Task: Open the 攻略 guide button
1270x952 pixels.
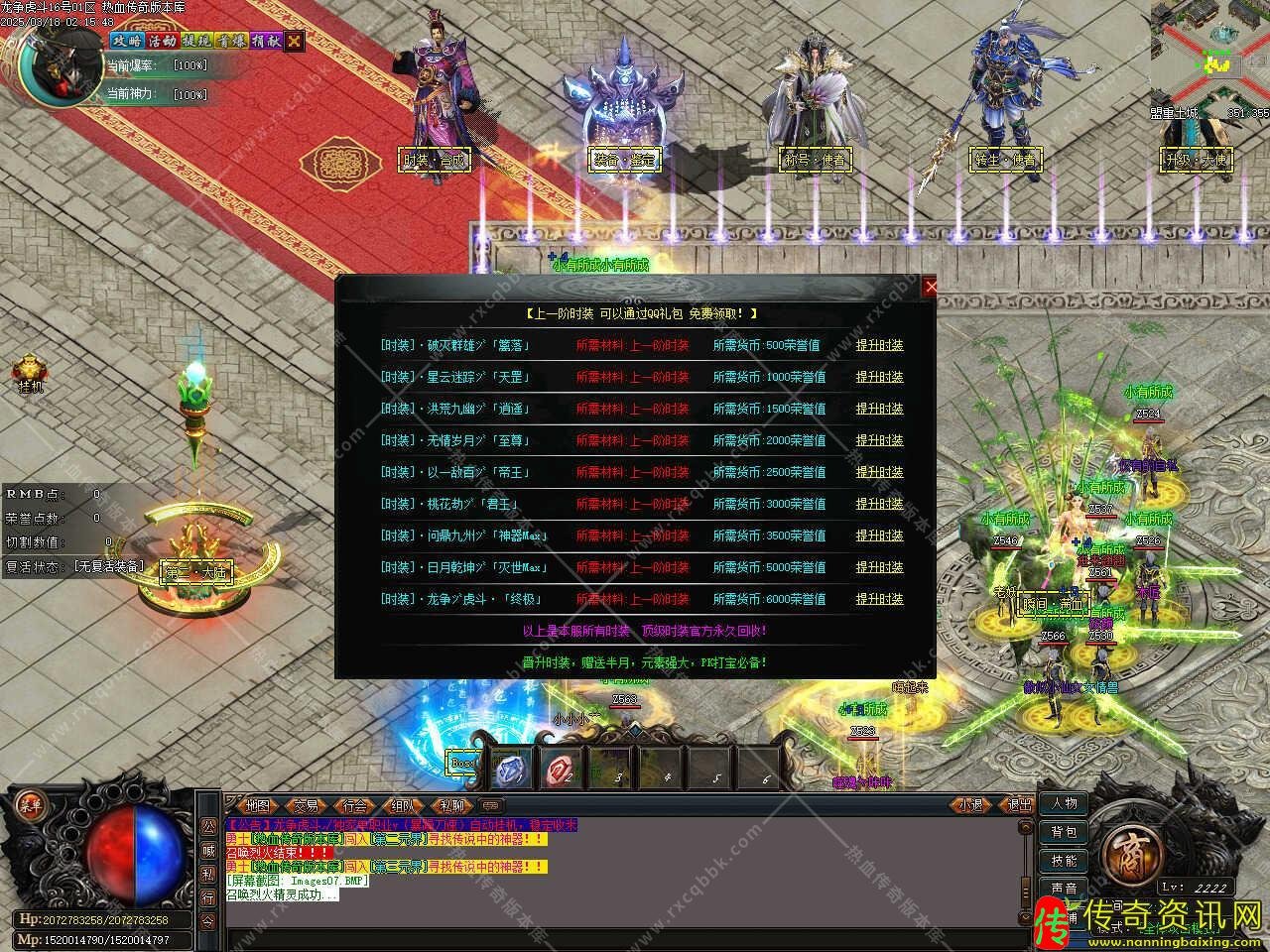Action: pos(126,41)
